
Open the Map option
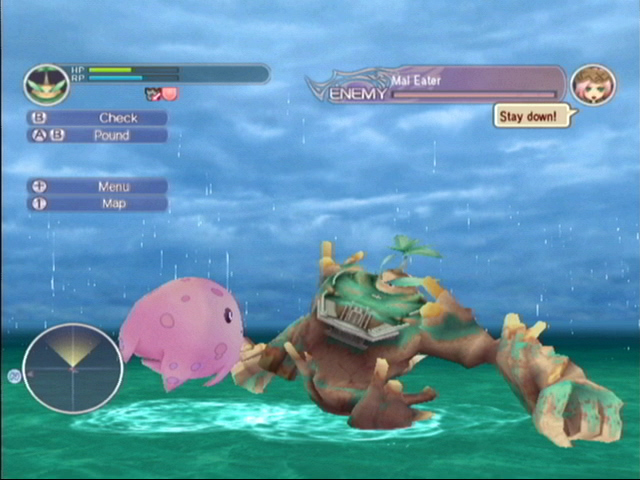pos(98,203)
